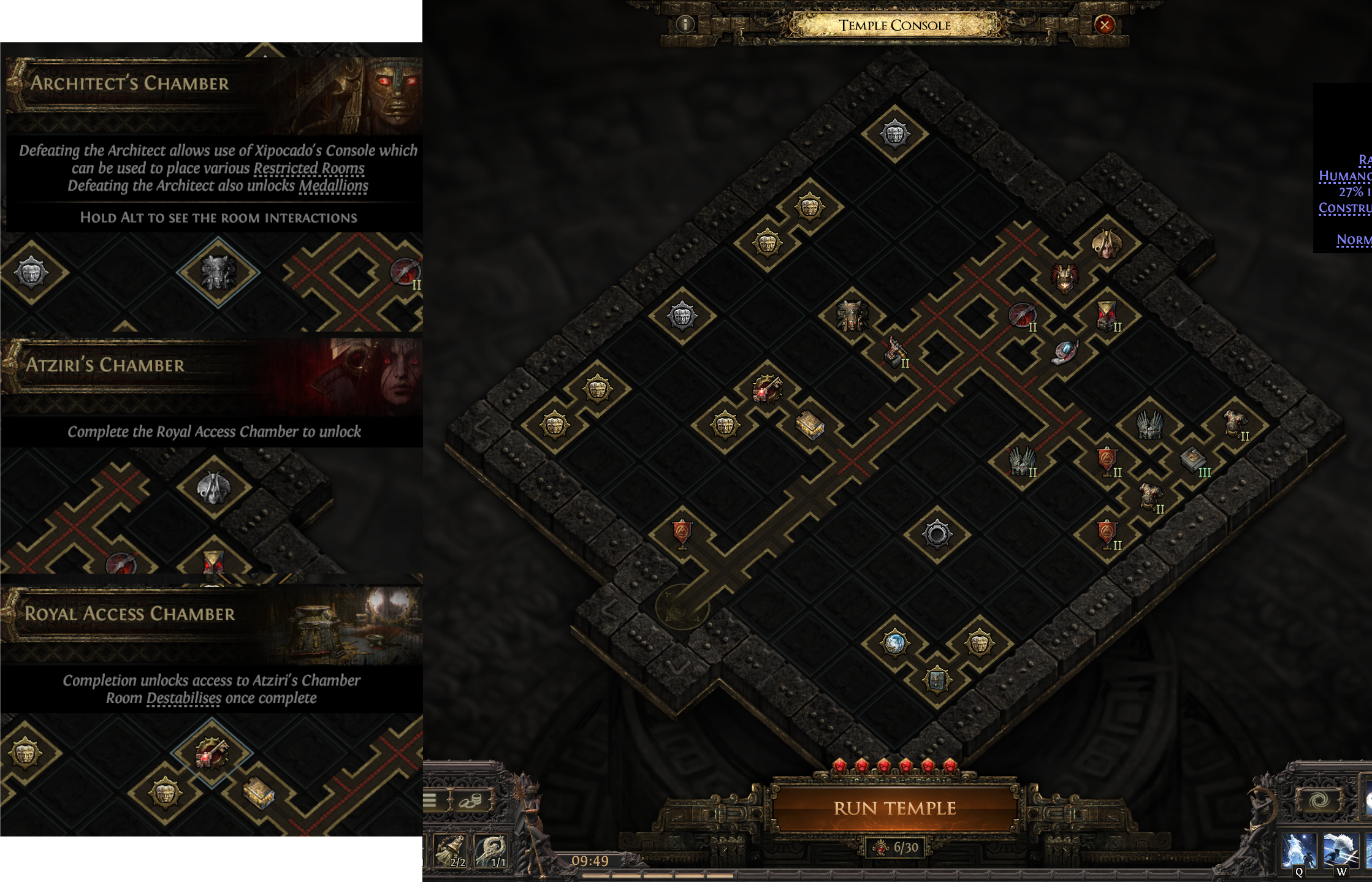Select the red-plumed helmet room tile
This screenshot has width=1372, height=882.
(1064, 279)
